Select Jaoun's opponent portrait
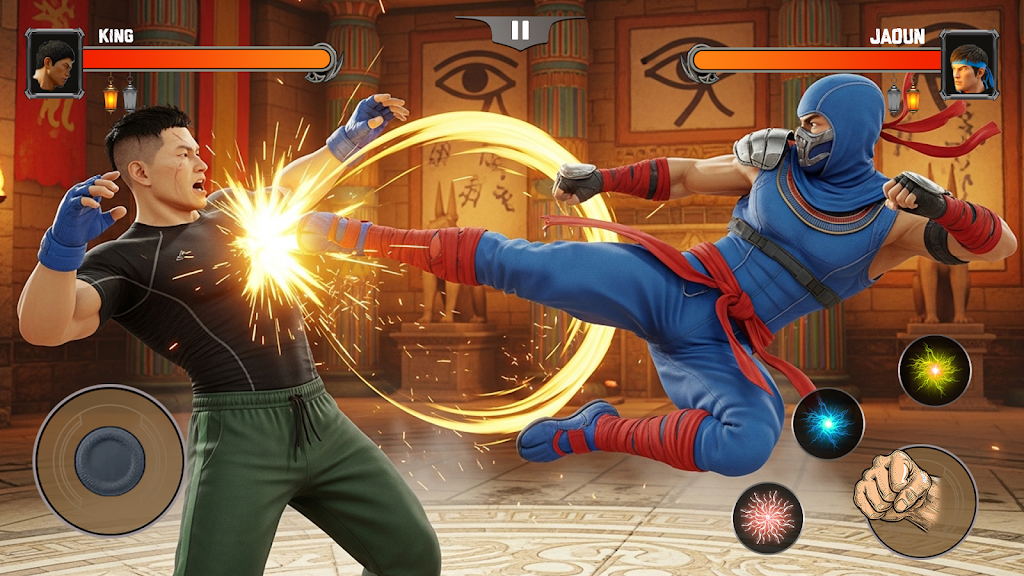 [x=969, y=64]
